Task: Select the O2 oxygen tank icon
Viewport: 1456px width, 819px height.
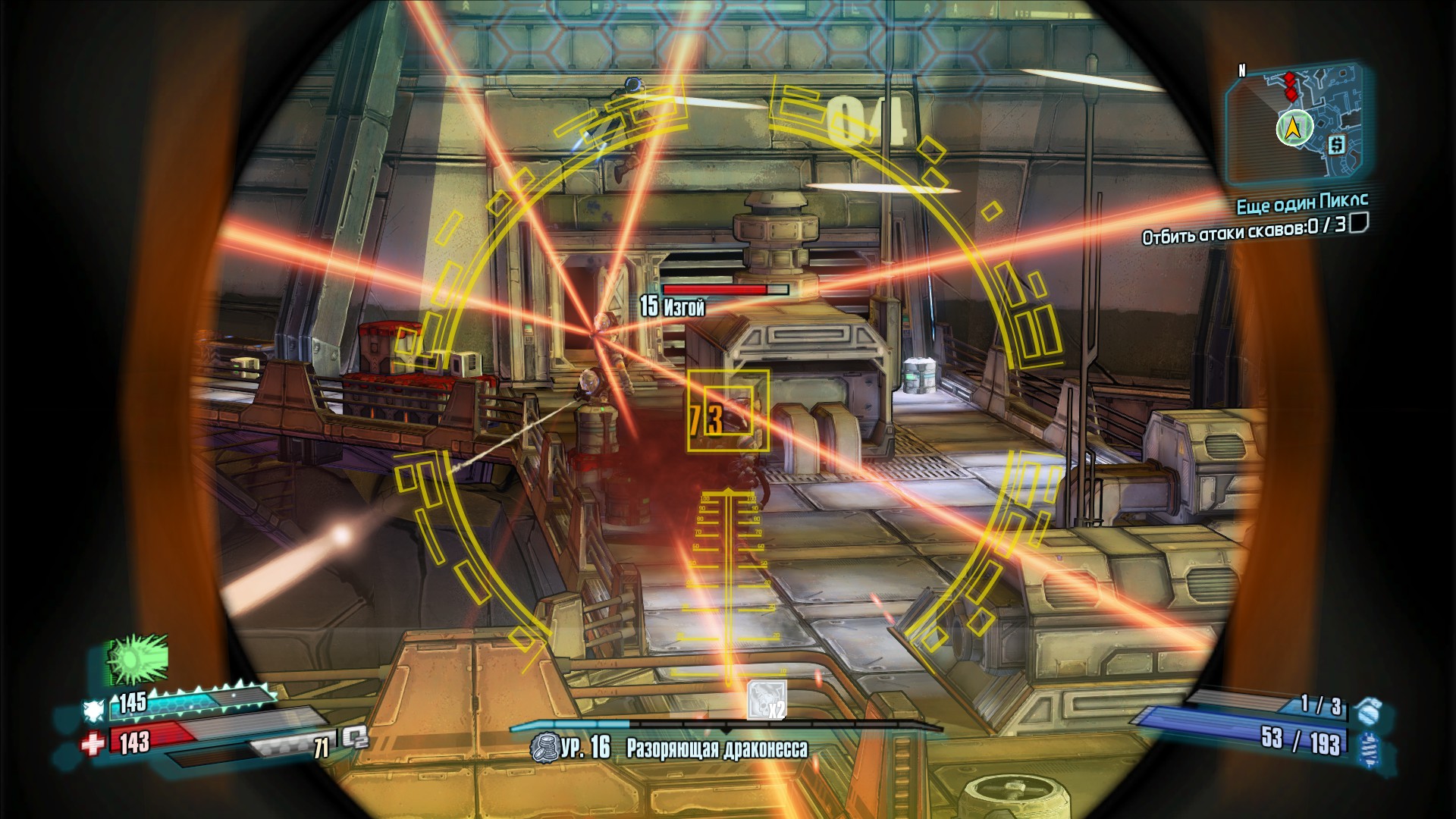Action: (353, 737)
